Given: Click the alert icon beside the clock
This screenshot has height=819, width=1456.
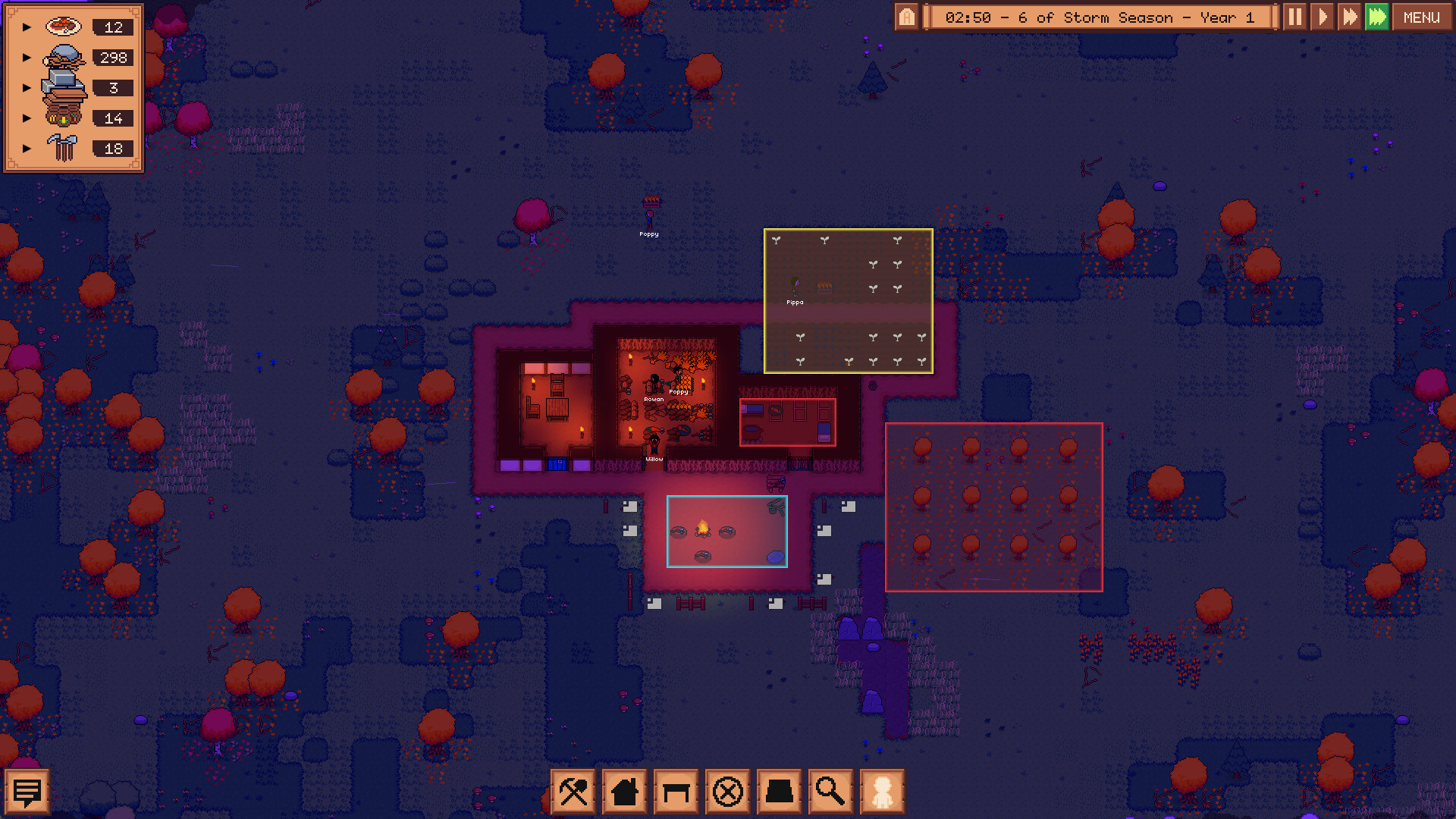Looking at the screenshot, I should [907, 17].
